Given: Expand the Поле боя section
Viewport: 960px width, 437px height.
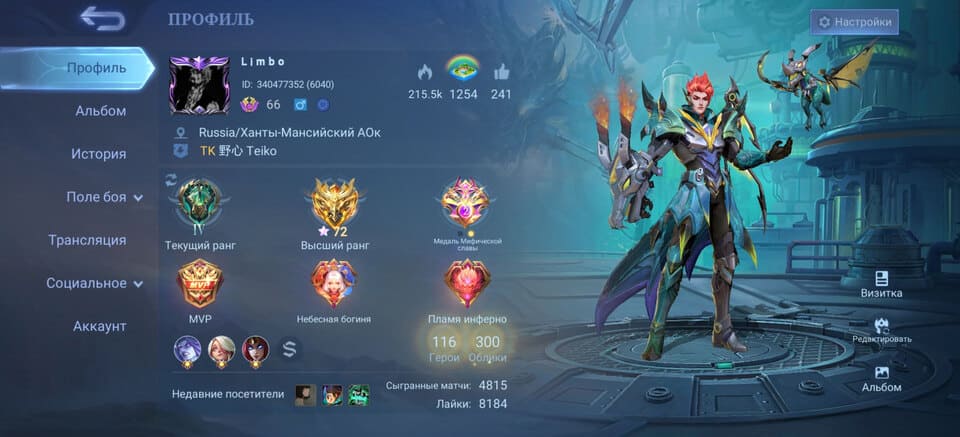Looking at the screenshot, I should [104, 197].
